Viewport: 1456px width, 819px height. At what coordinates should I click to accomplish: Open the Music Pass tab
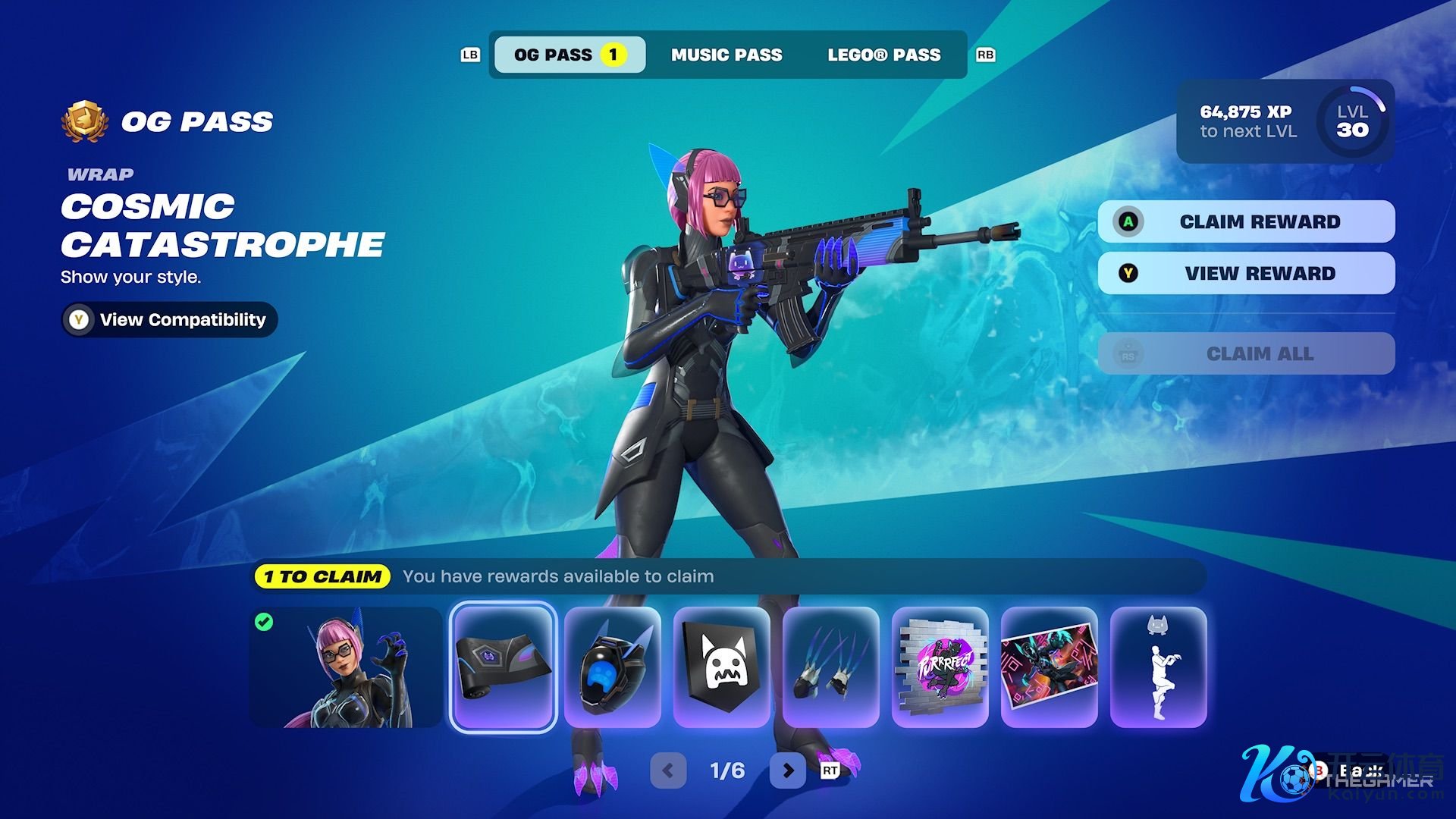point(726,55)
